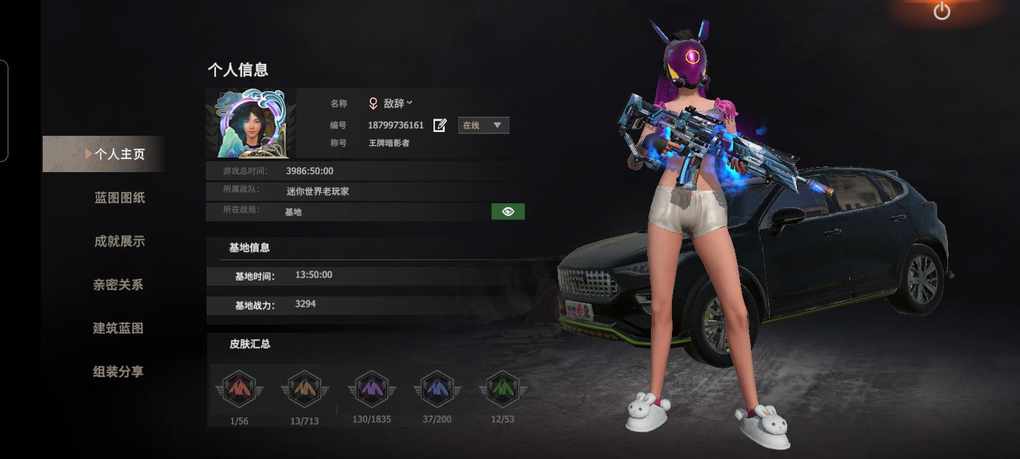The image size is (1020, 459).
Task: Click the power button in the corner
Action: point(942,12)
